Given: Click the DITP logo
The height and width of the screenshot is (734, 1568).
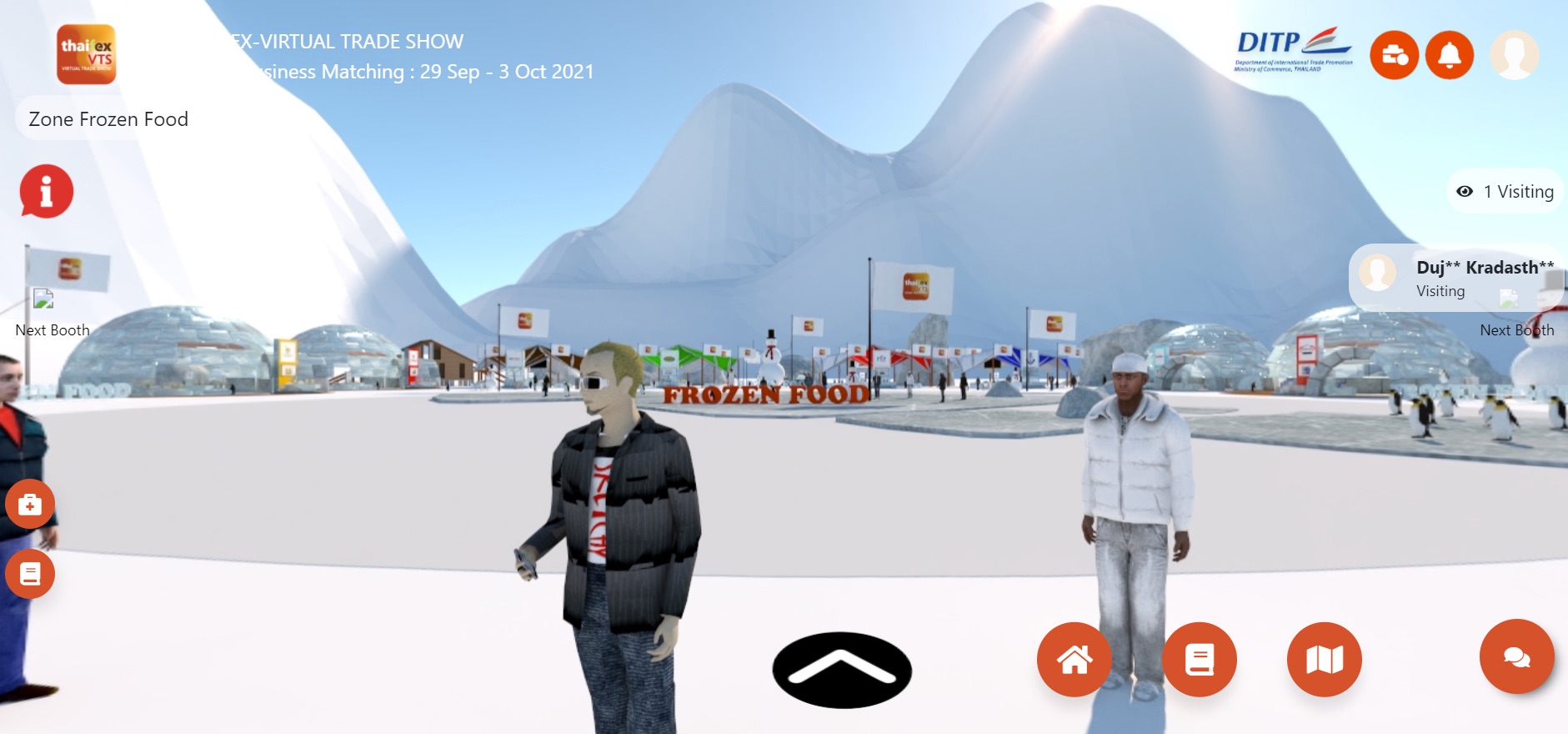Looking at the screenshot, I should point(1293,47).
